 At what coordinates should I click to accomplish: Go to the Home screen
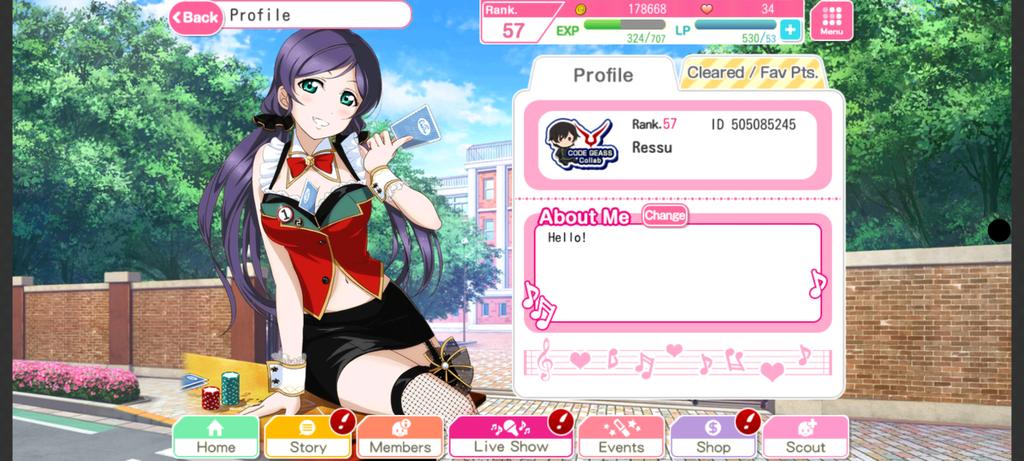pos(215,438)
